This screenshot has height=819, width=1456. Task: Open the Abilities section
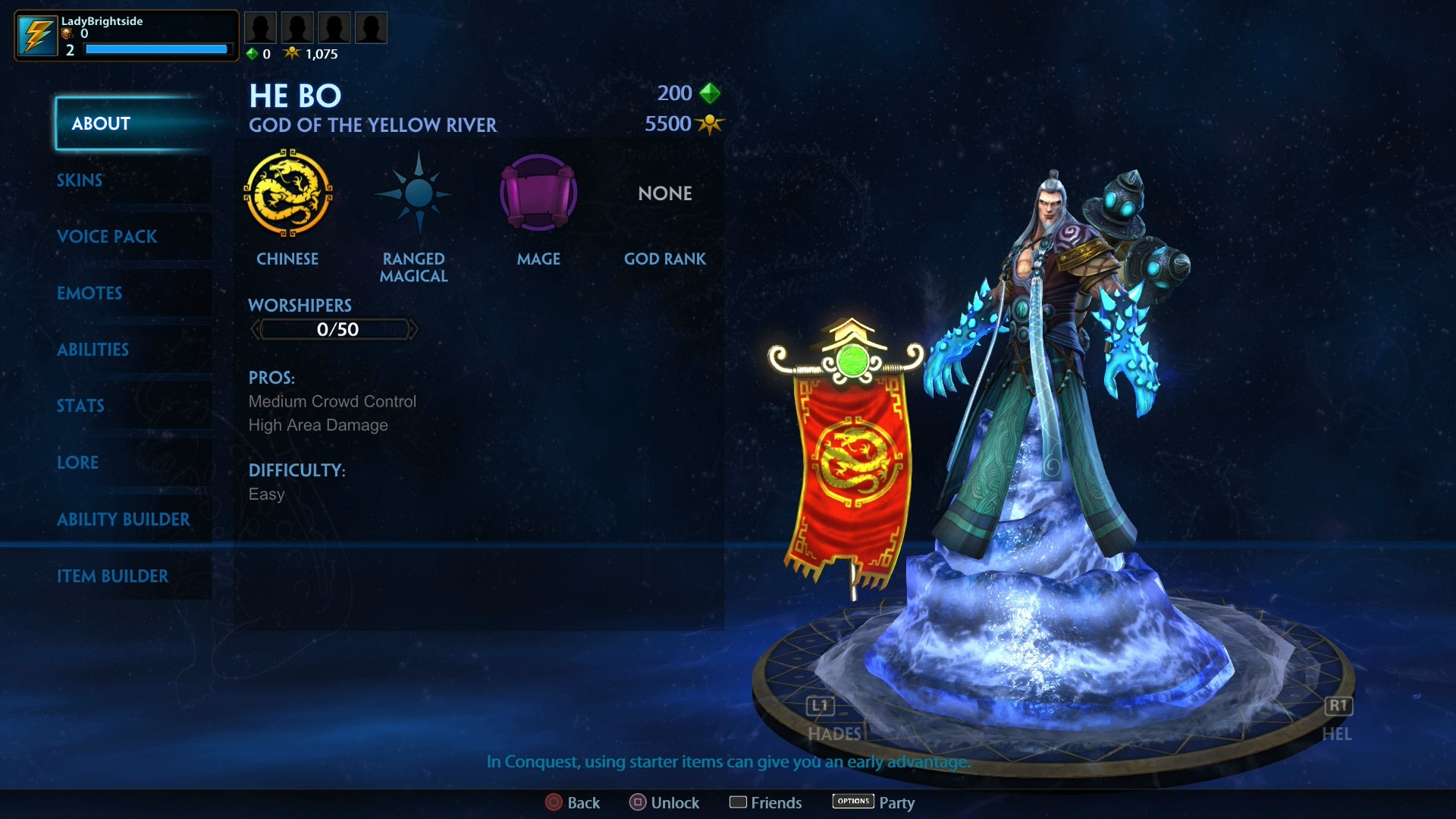(93, 350)
